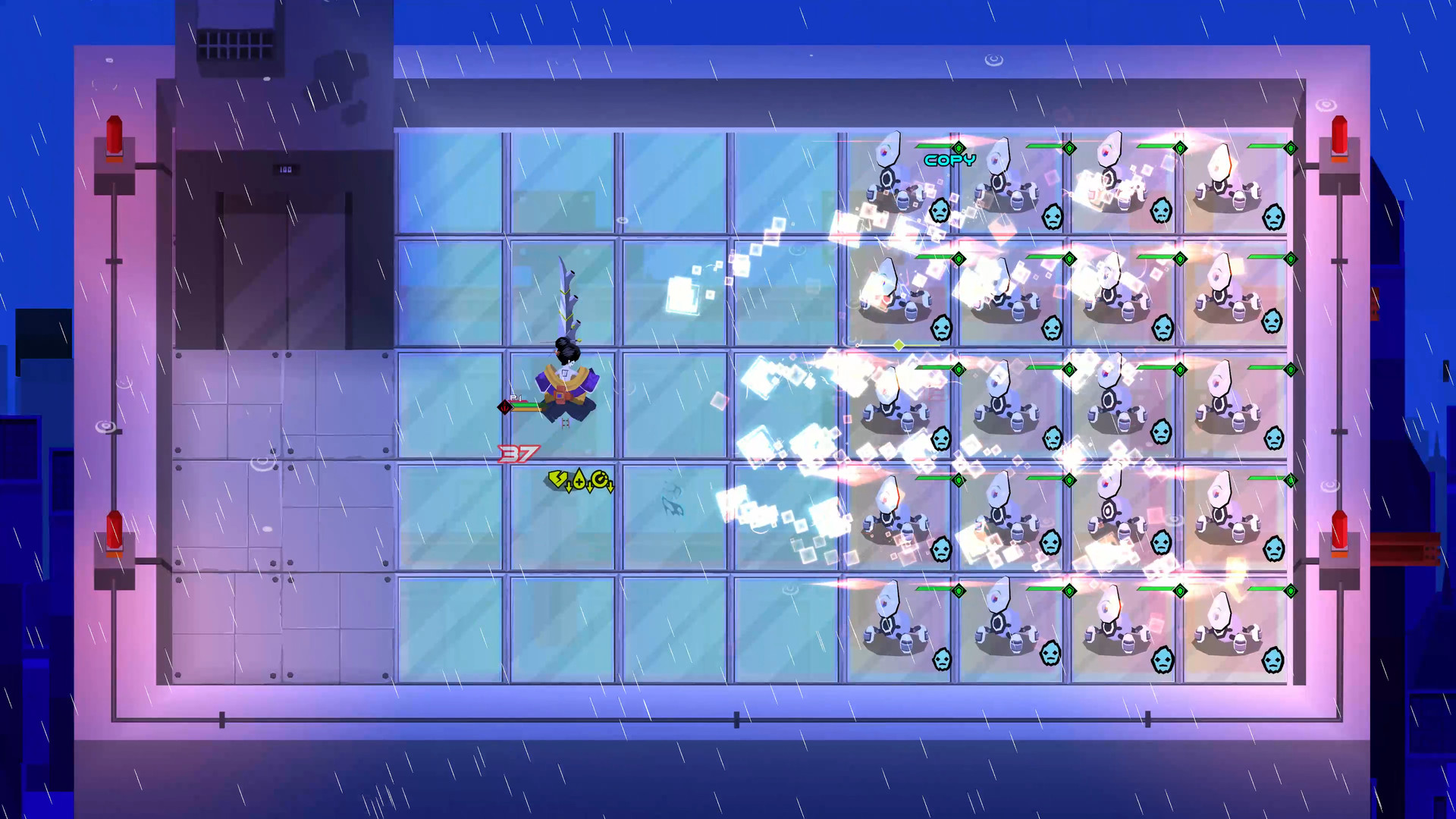The width and height of the screenshot is (1456, 819).
Task: Select the circular refresh pickup icon
Action: click(599, 478)
